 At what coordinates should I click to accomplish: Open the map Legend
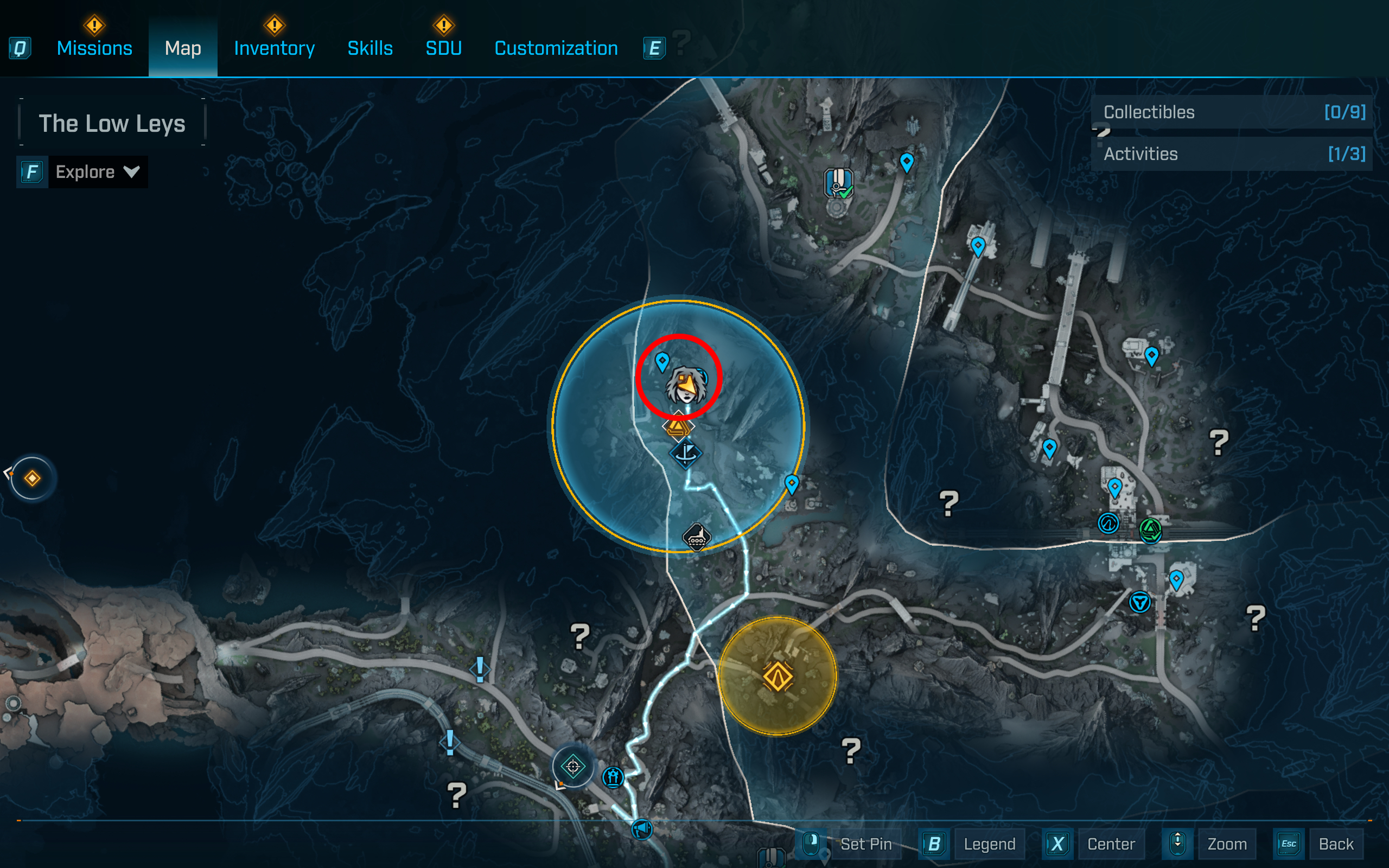click(989, 844)
